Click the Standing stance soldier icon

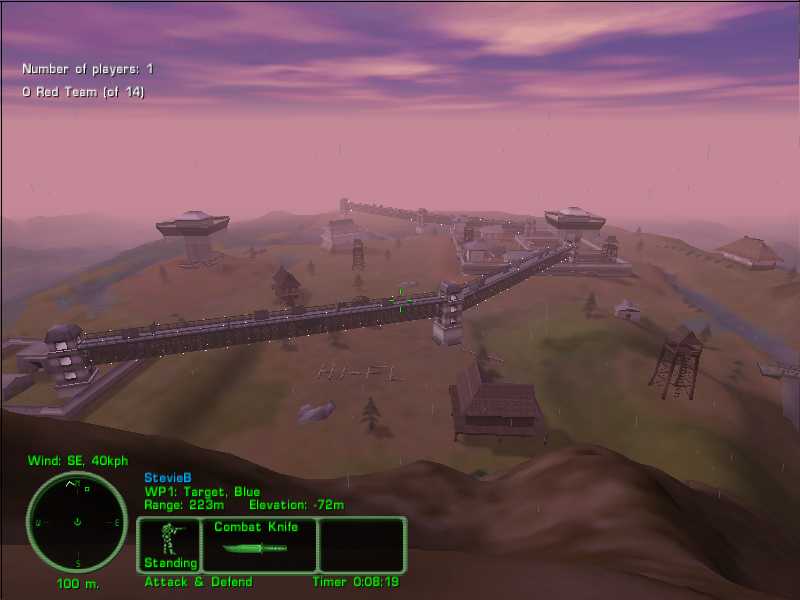(169, 541)
